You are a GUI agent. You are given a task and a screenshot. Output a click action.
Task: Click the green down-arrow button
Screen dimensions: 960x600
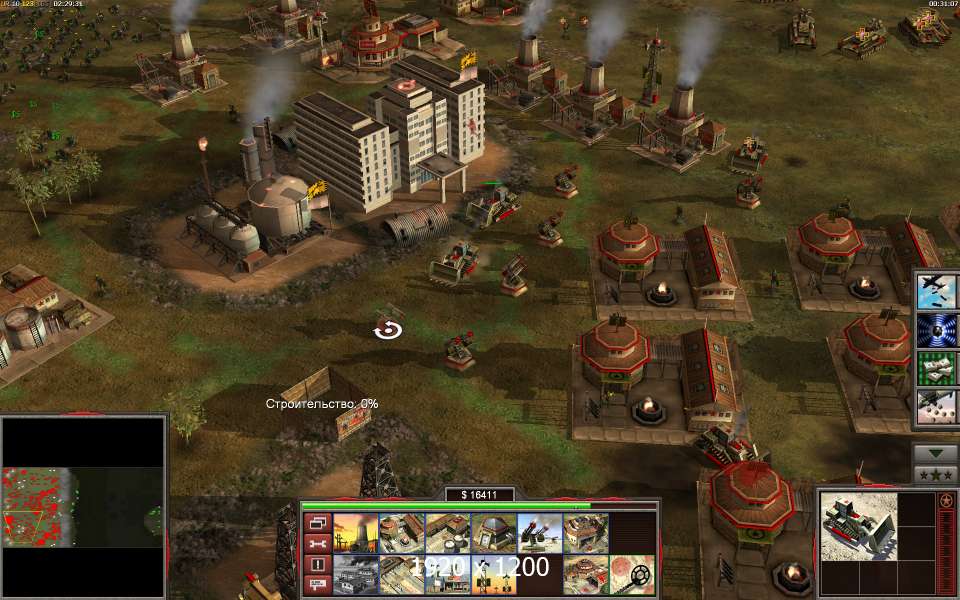point(935,452)
